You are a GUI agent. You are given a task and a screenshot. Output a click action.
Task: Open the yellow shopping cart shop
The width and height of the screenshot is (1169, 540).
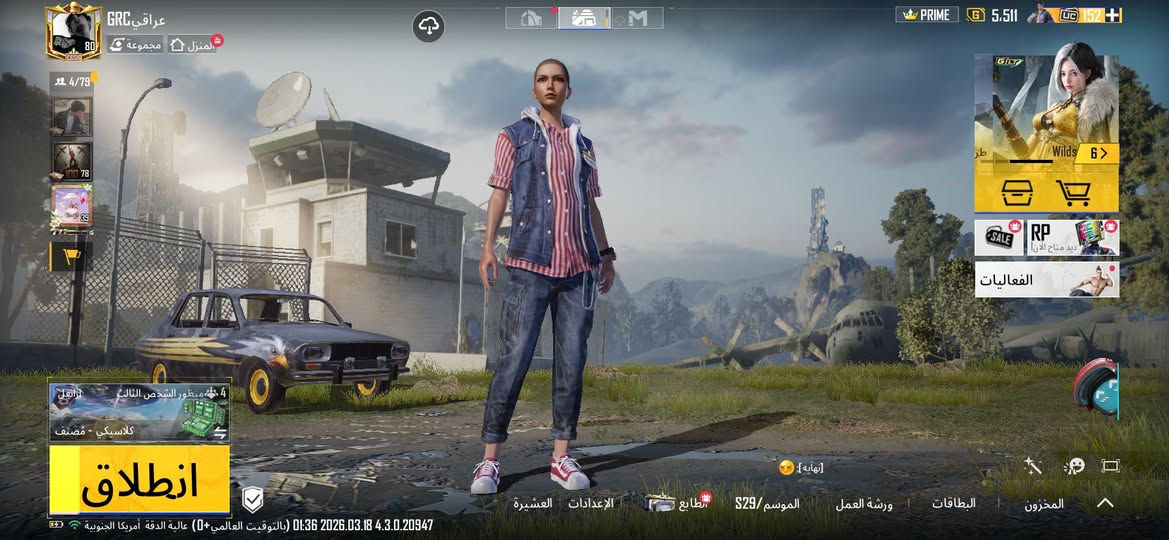[x=1074, y=192]
